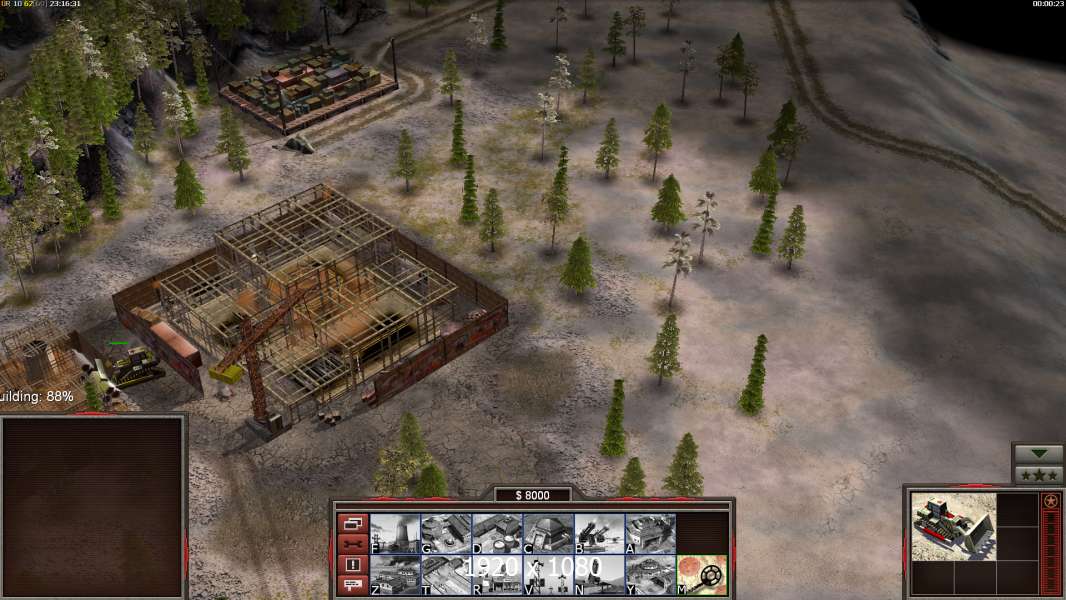This screenshot has height=600, width=1066.
Task: Click the dozer unit portrait
Action: click(953, 525)
